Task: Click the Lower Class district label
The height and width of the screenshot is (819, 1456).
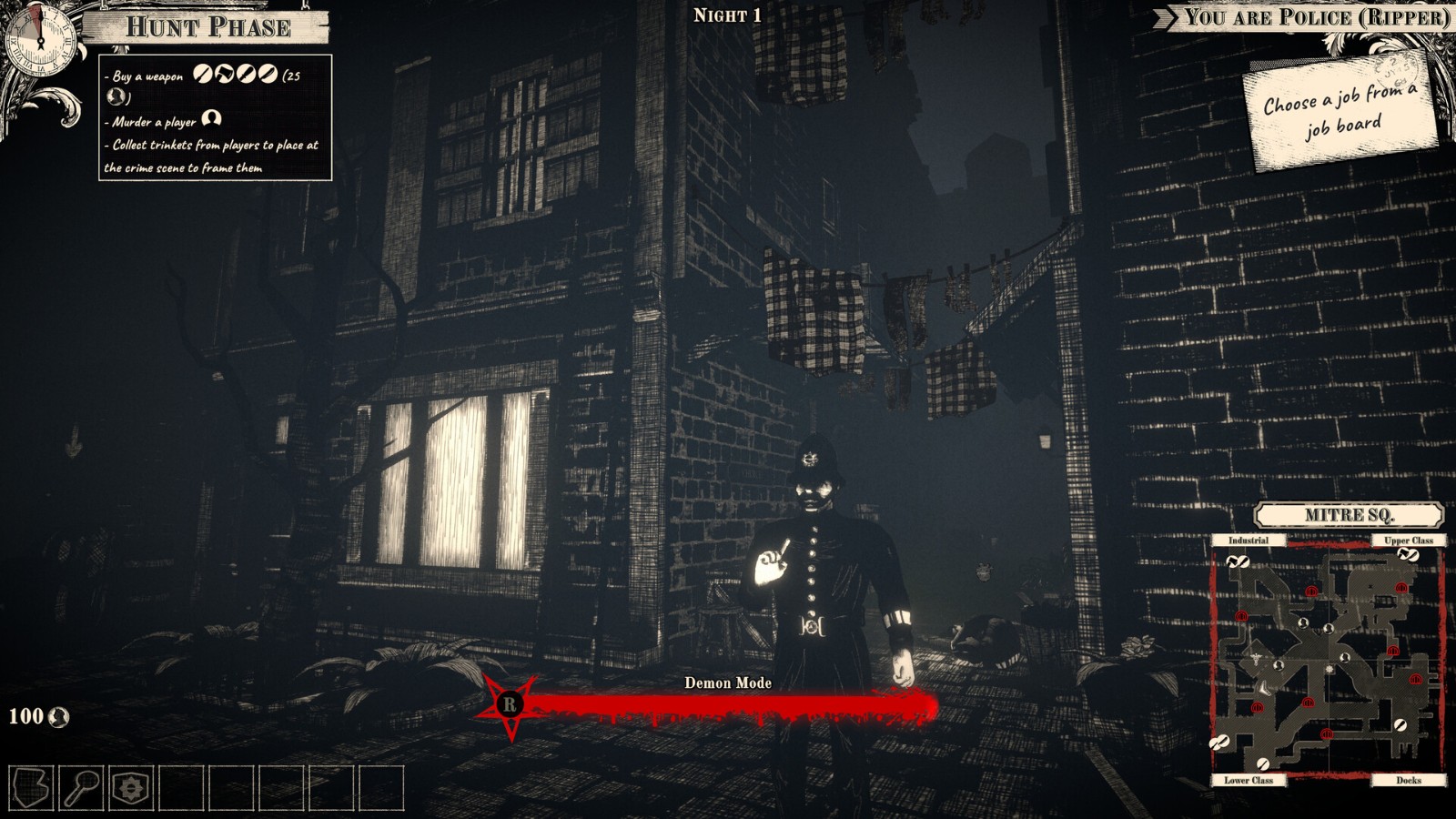Action: pyautogui.click(x=1248, y=780)
